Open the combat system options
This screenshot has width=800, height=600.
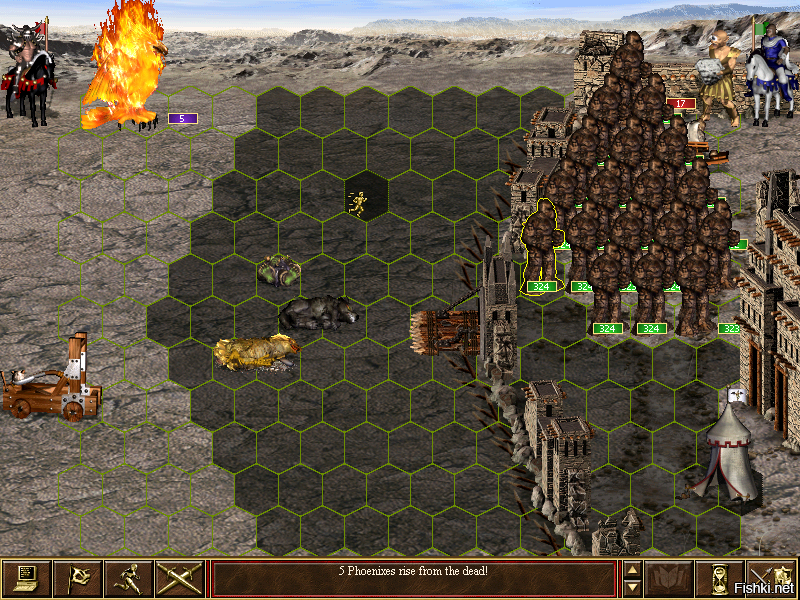click(26, 578)
